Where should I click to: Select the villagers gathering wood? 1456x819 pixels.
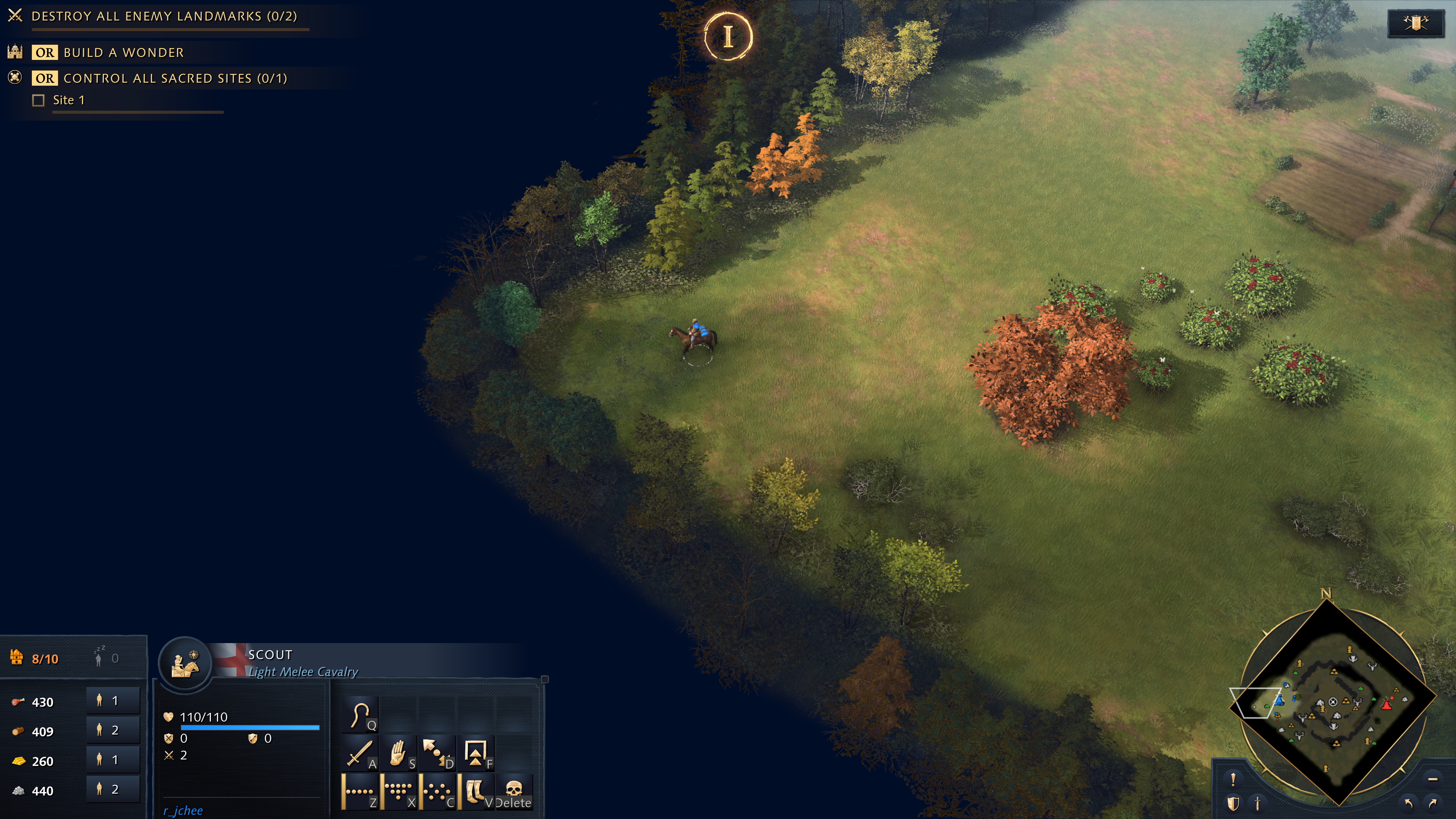pyautogui.click(x=113, y=730)
